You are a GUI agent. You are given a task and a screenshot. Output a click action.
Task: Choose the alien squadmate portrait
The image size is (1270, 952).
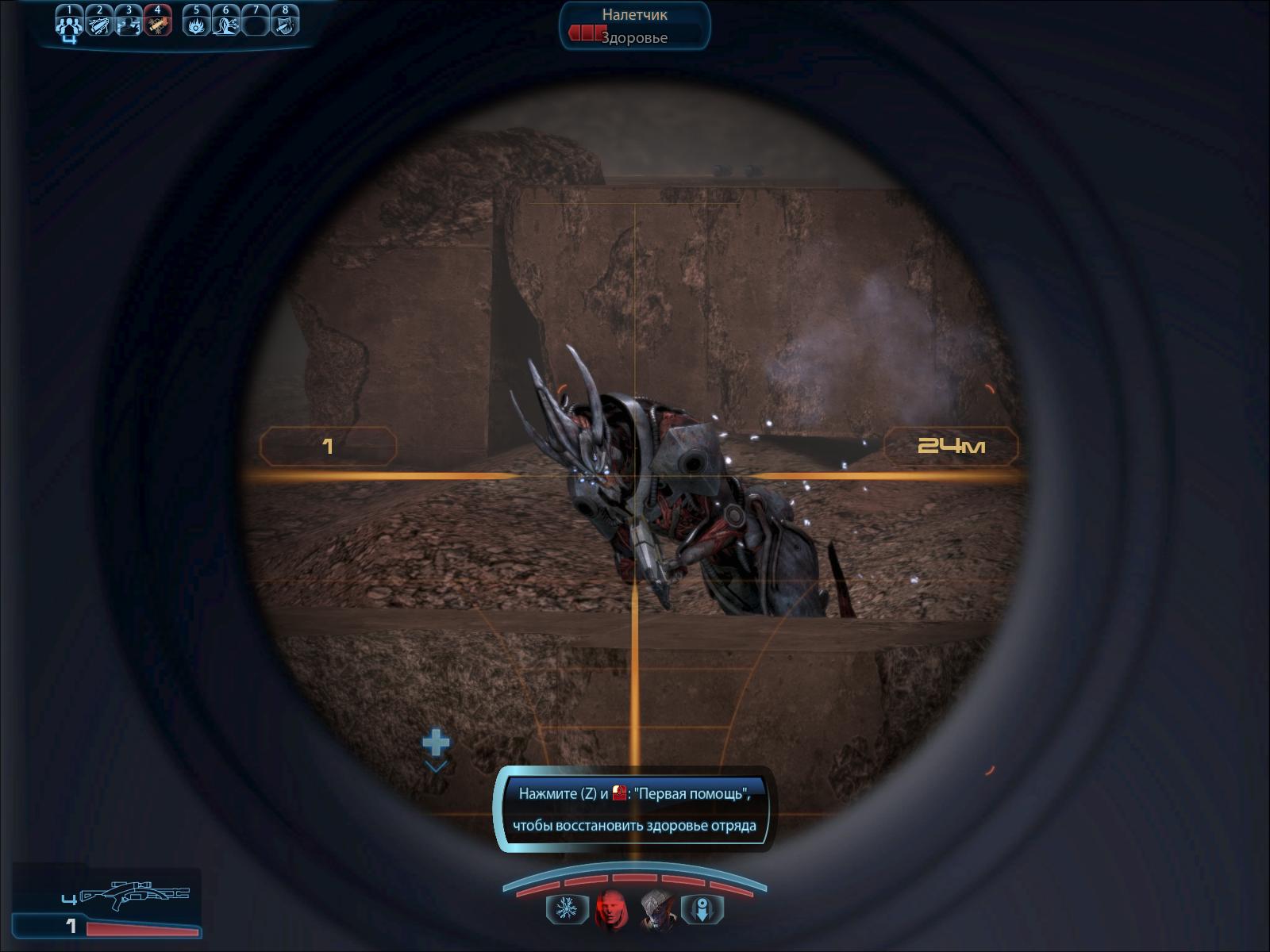657,909
